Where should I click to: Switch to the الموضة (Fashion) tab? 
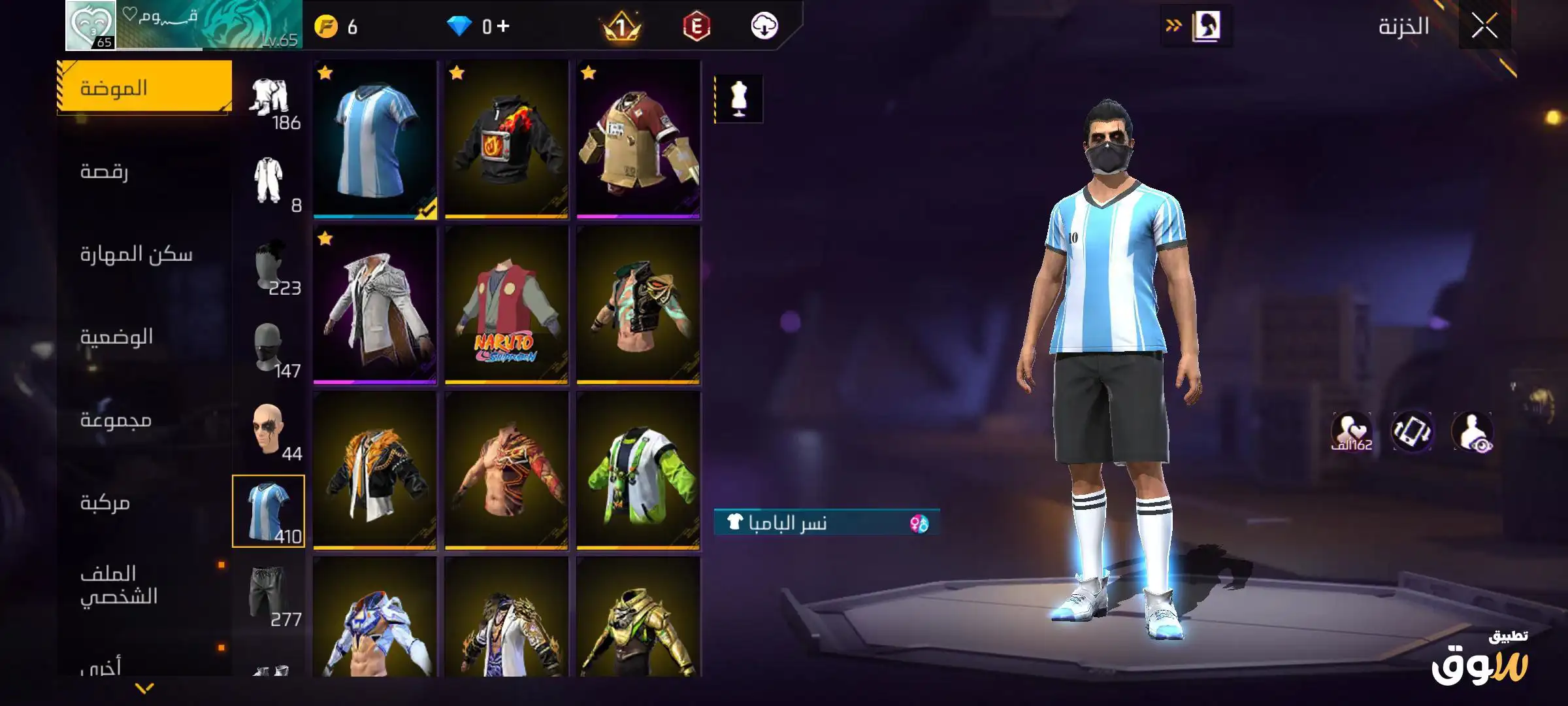(x=144, y=88)
